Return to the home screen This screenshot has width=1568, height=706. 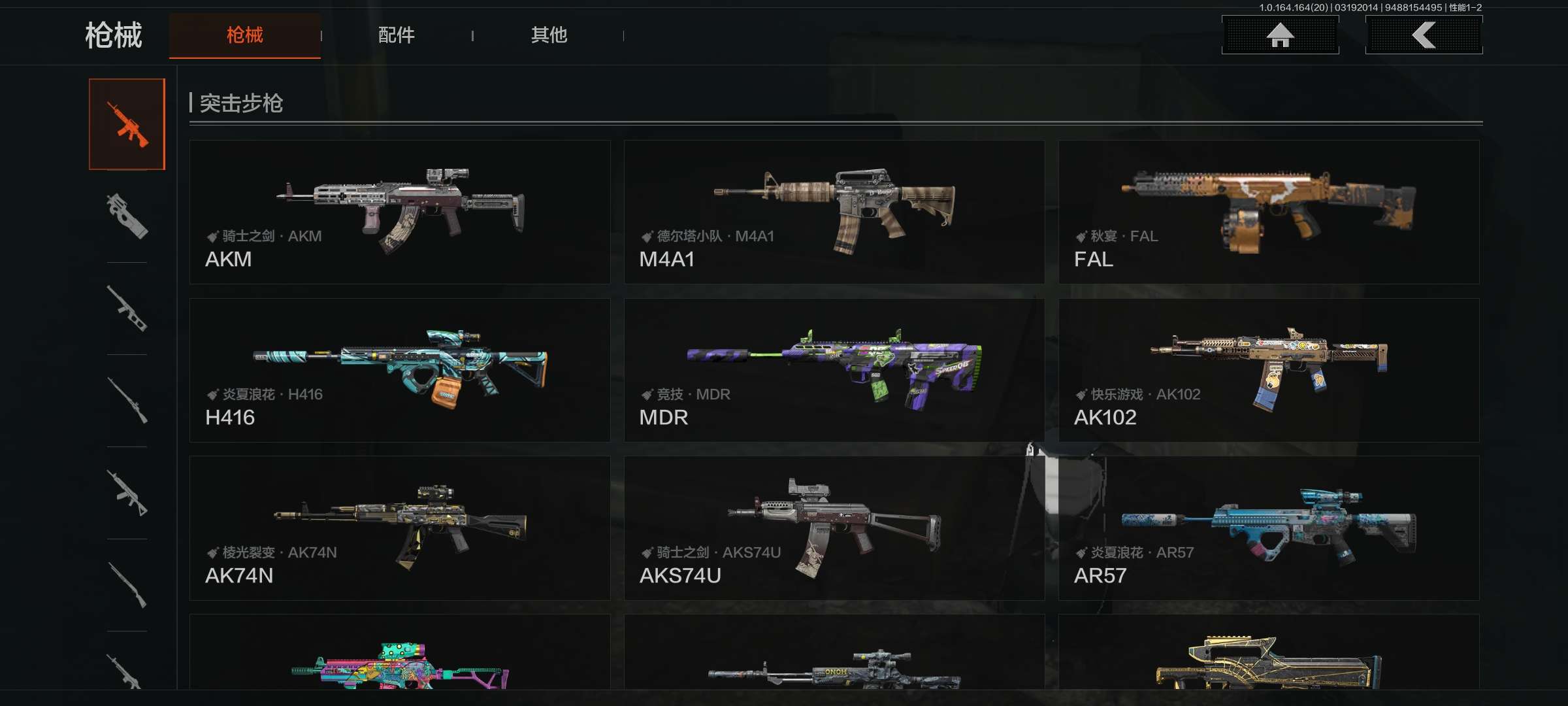point(1280,35)
